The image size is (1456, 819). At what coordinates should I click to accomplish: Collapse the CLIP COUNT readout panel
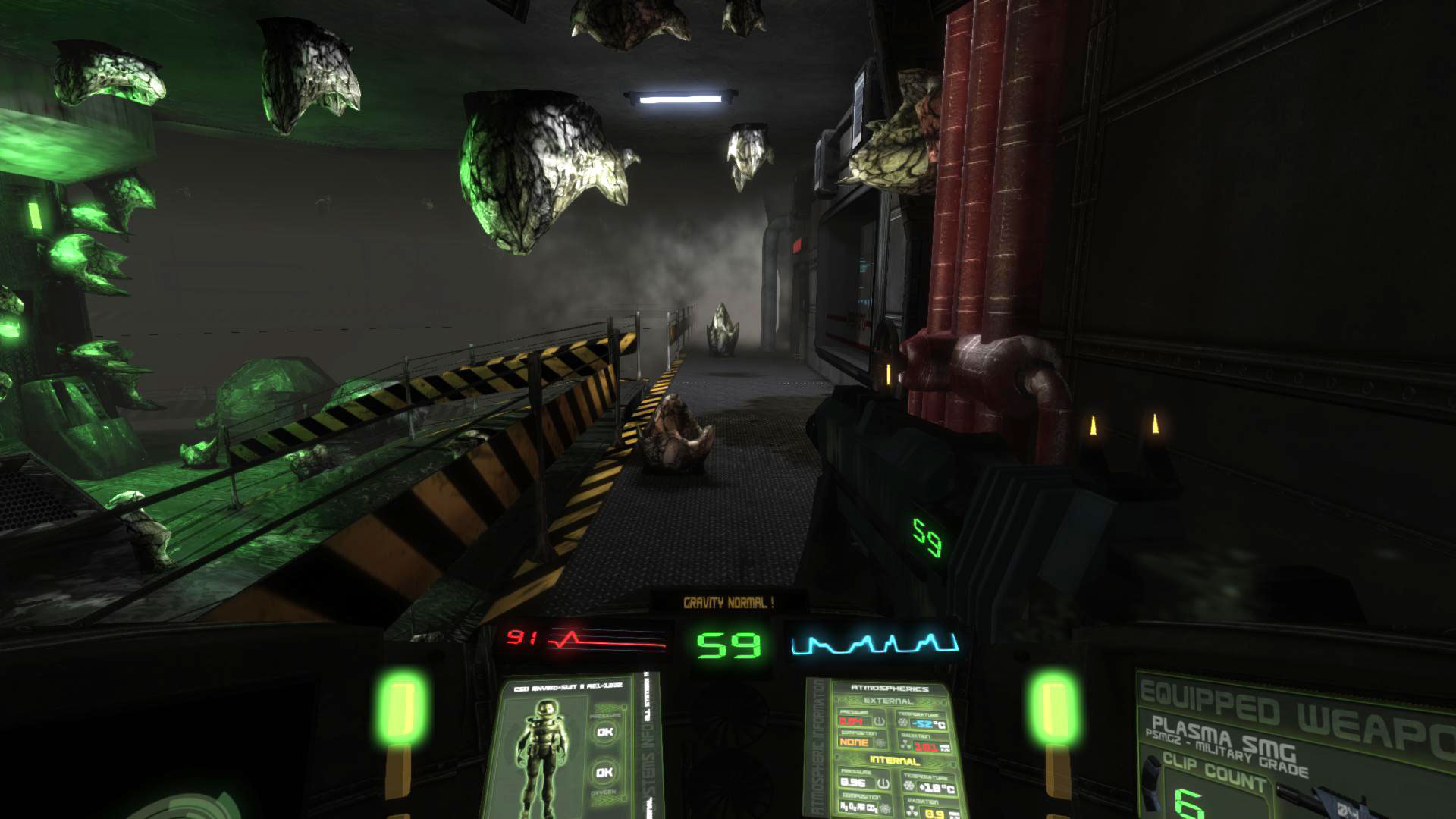pos(1215,771)
